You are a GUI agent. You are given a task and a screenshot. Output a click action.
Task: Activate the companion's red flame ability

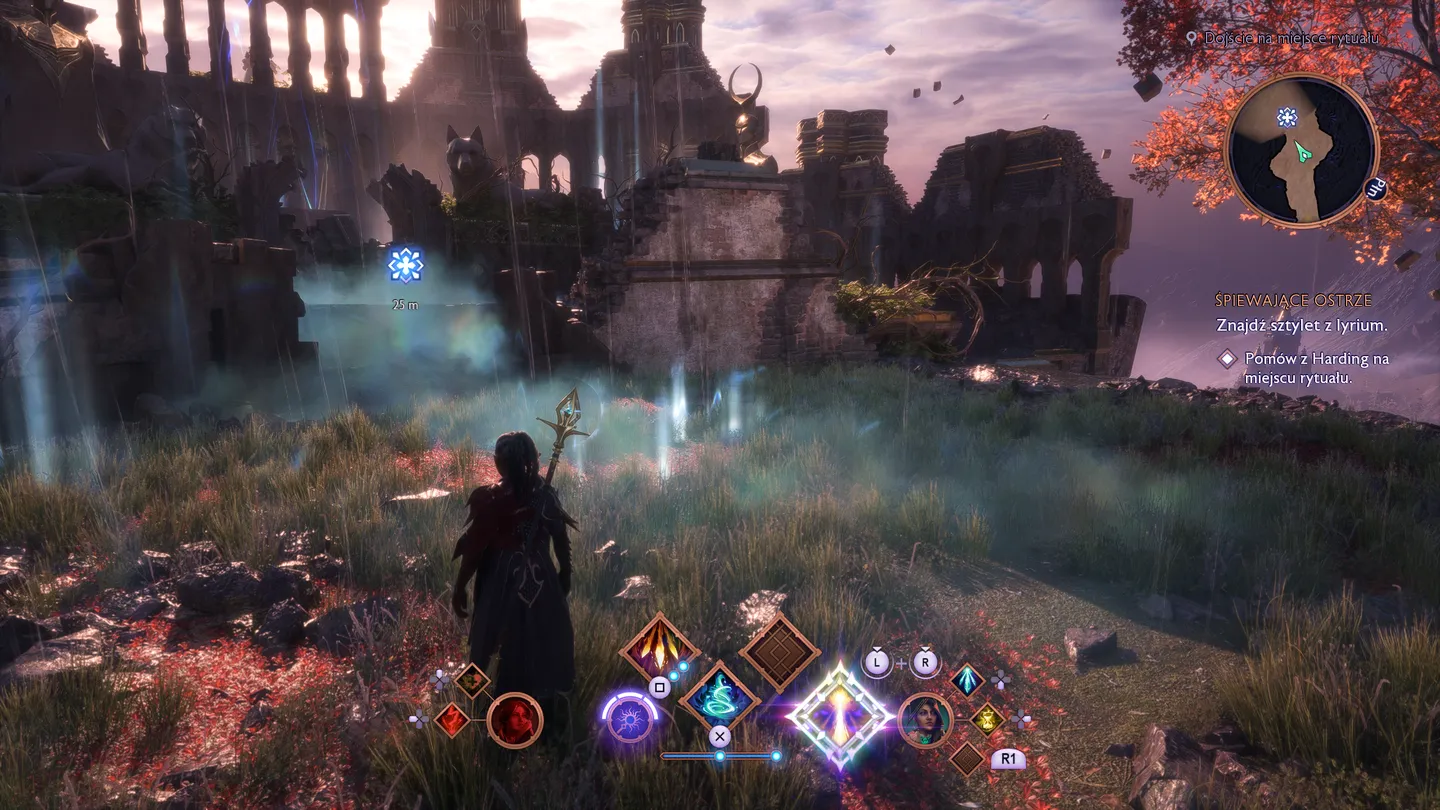tap(452, 719)
